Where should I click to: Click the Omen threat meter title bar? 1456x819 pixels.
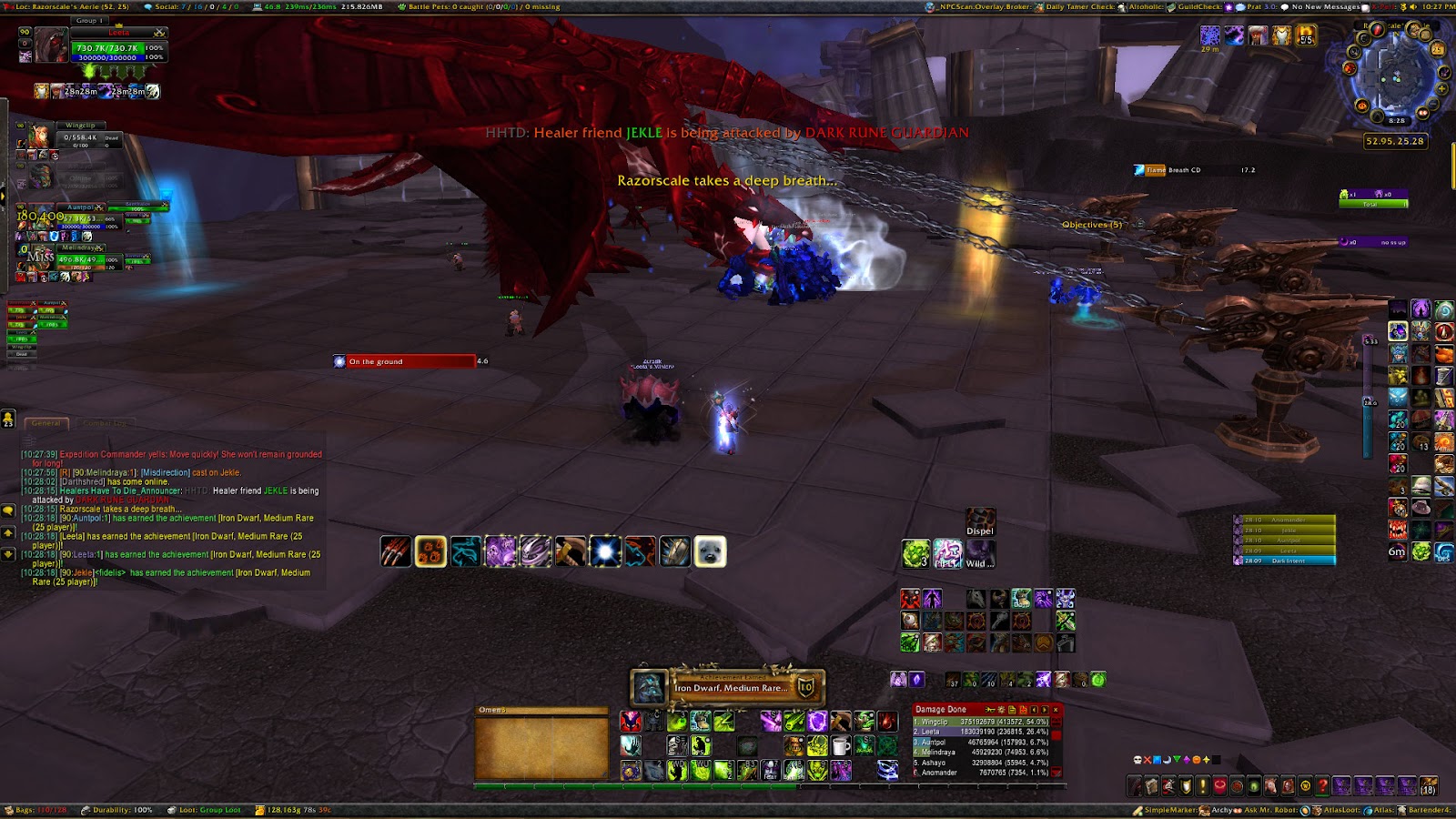[x=541, y=710]
